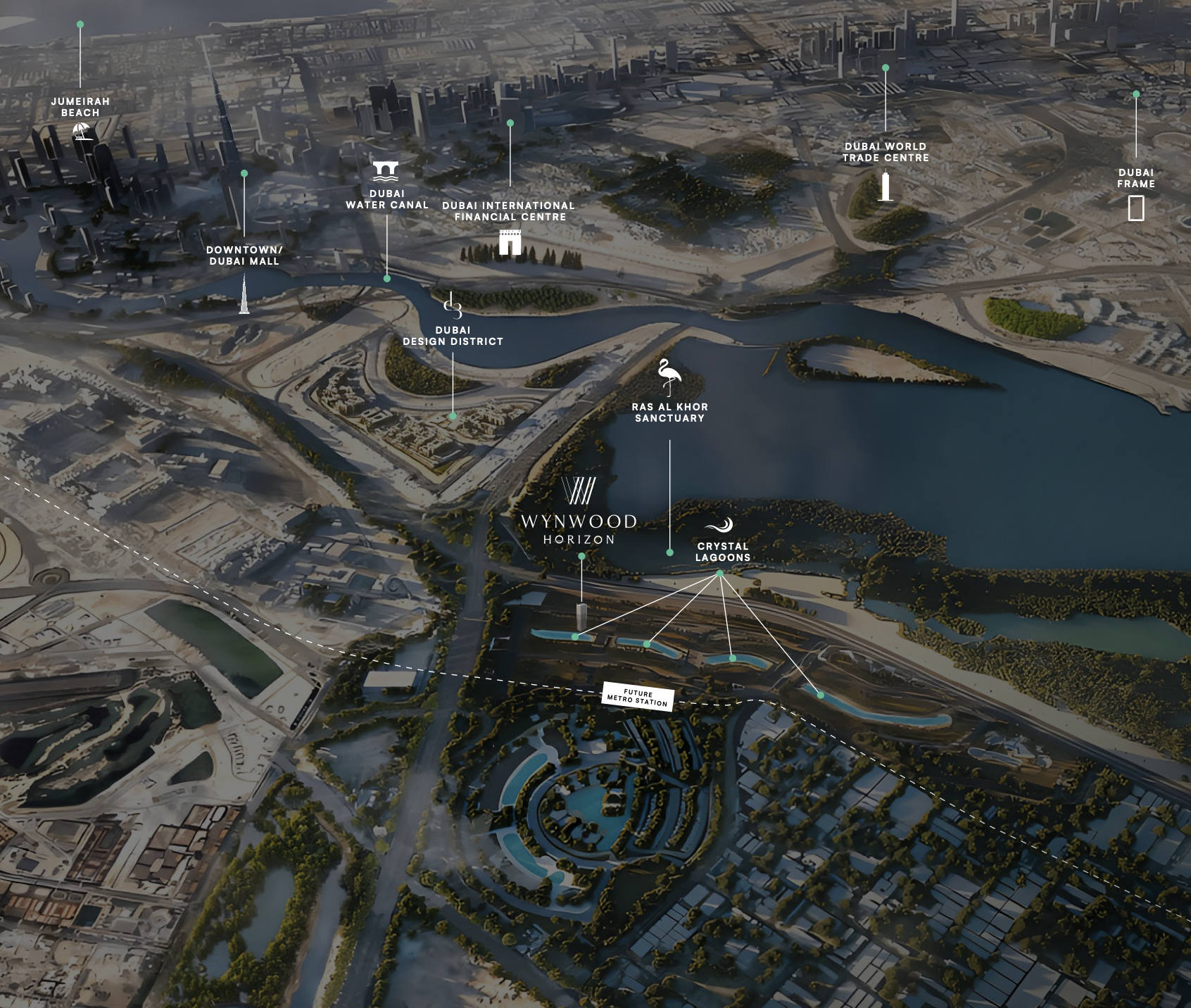Choose the Crystal Lagoons wave marker
This screenshot has height=1008, width=1191.
pyautogui.click(x=720, y=525)
